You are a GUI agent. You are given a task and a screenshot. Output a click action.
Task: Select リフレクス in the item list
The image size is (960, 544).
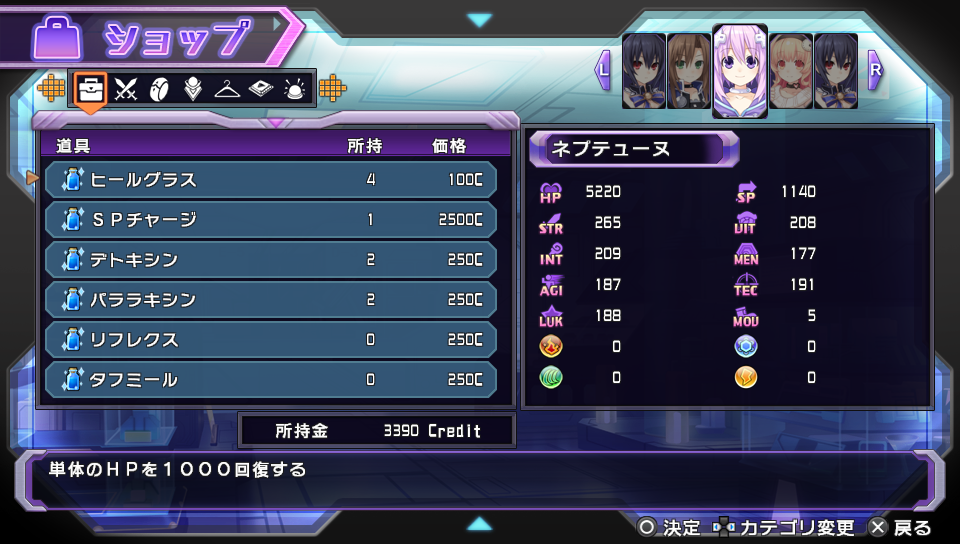pos(270,340)
